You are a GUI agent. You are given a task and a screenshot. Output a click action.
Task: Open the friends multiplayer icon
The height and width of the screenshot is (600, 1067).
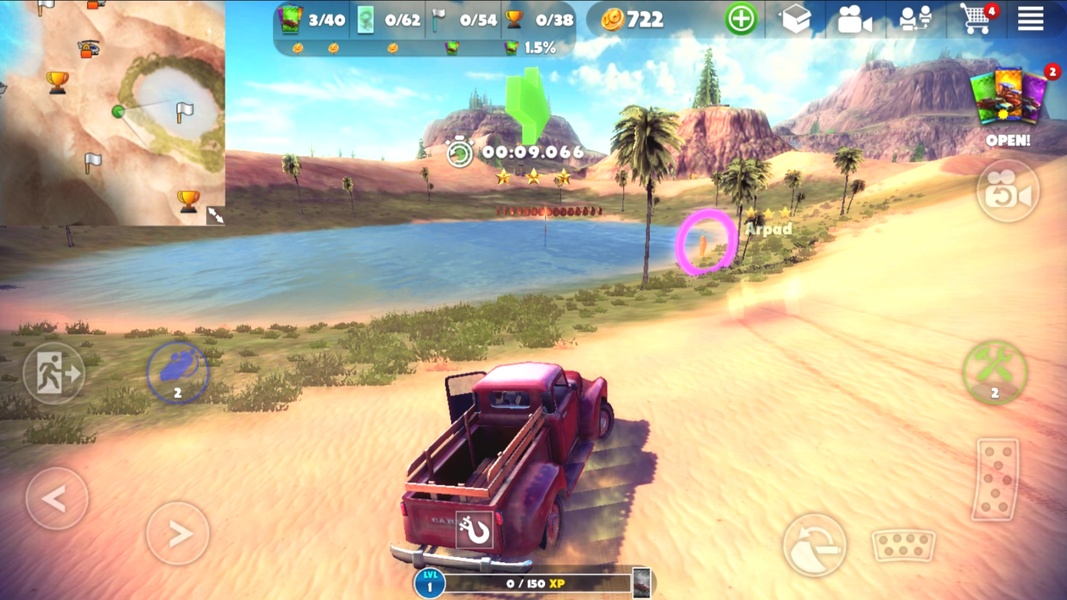[x=915, y=19]
